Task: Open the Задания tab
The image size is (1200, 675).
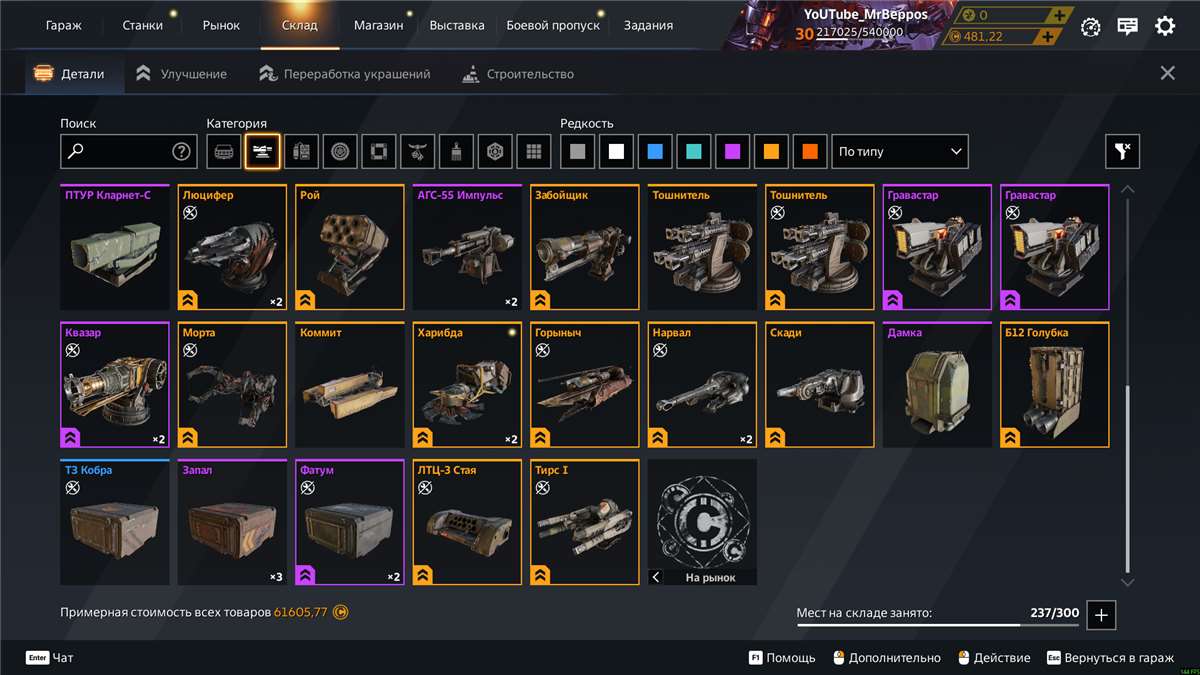Action: click(x=648, y=25)
